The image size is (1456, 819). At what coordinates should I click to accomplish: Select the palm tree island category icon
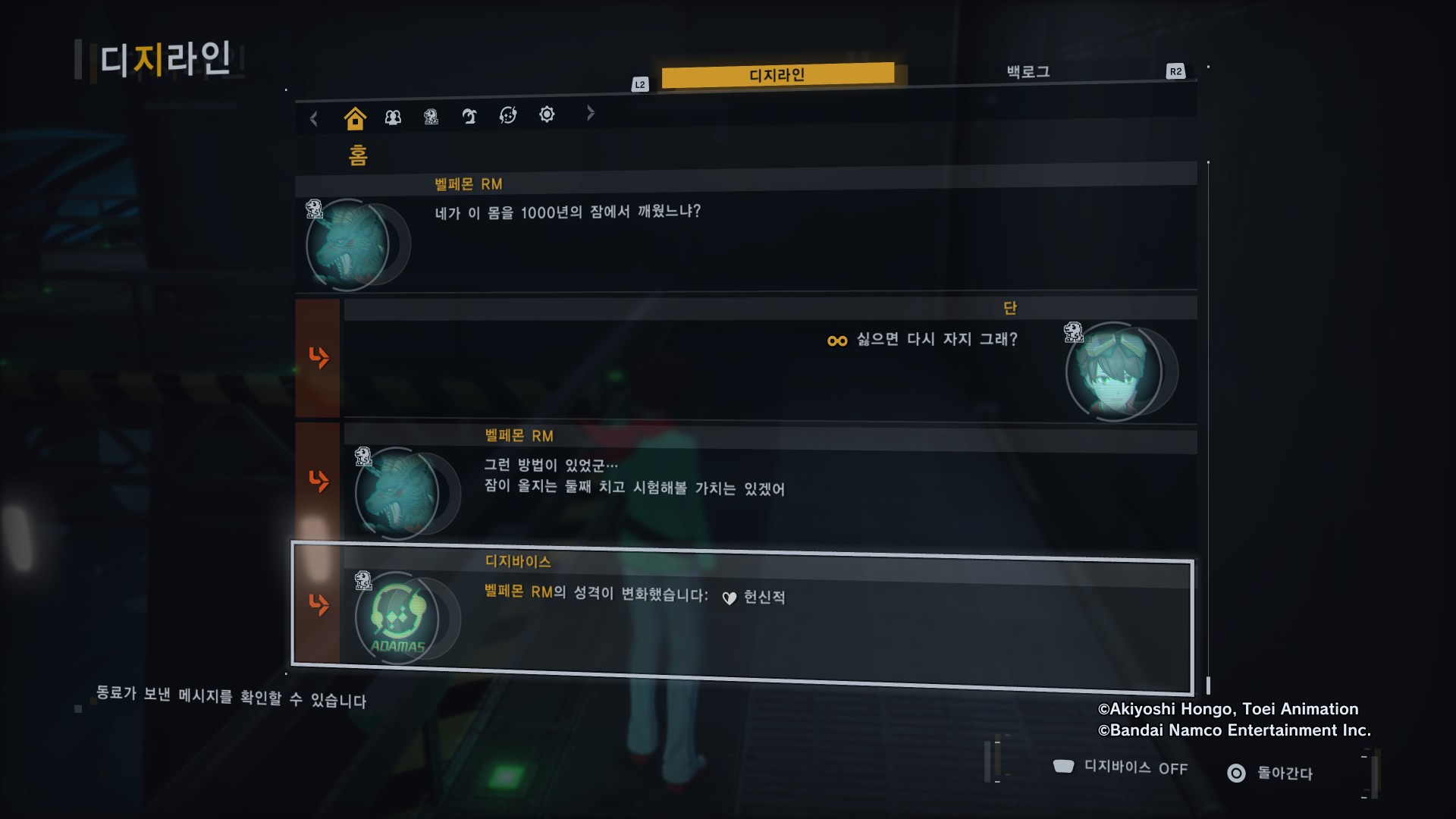click(x=469, y=116)
